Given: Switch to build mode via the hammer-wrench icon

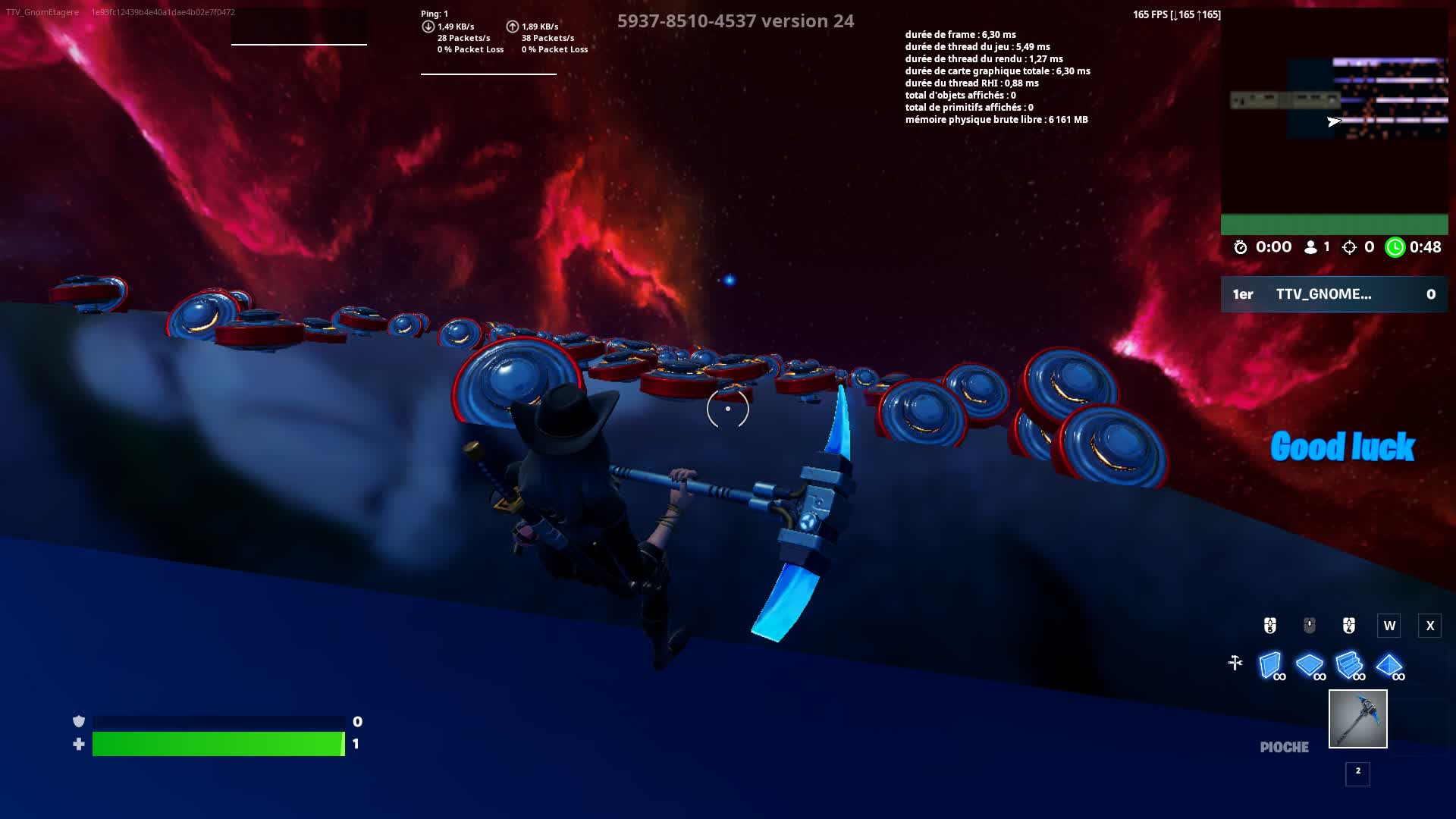Looking at the screenshot, I should (1235, 664).
